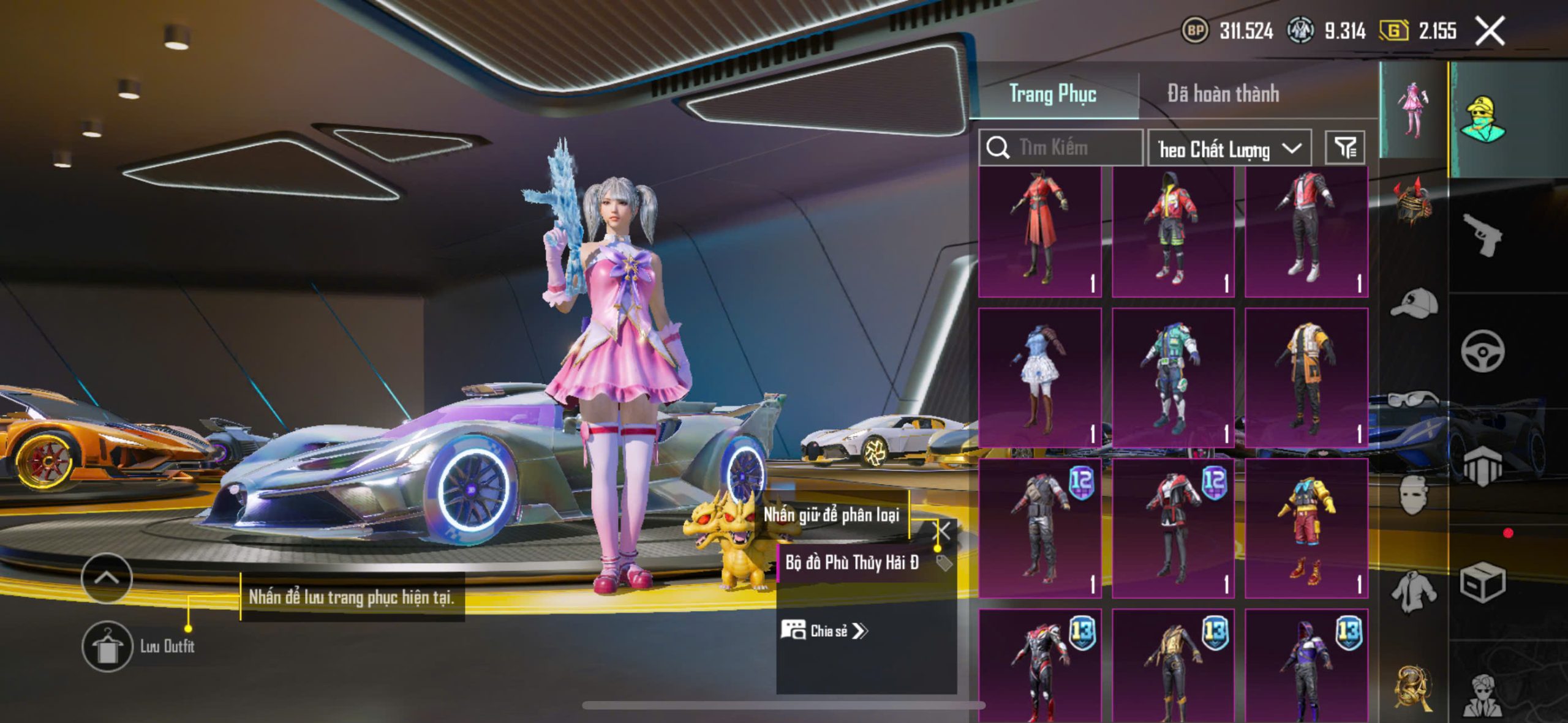Image resolution: width=1568 pixels, height=723 pixels.
Task: Share the outfit via Chia sẻ
Action: pos(825,631)
